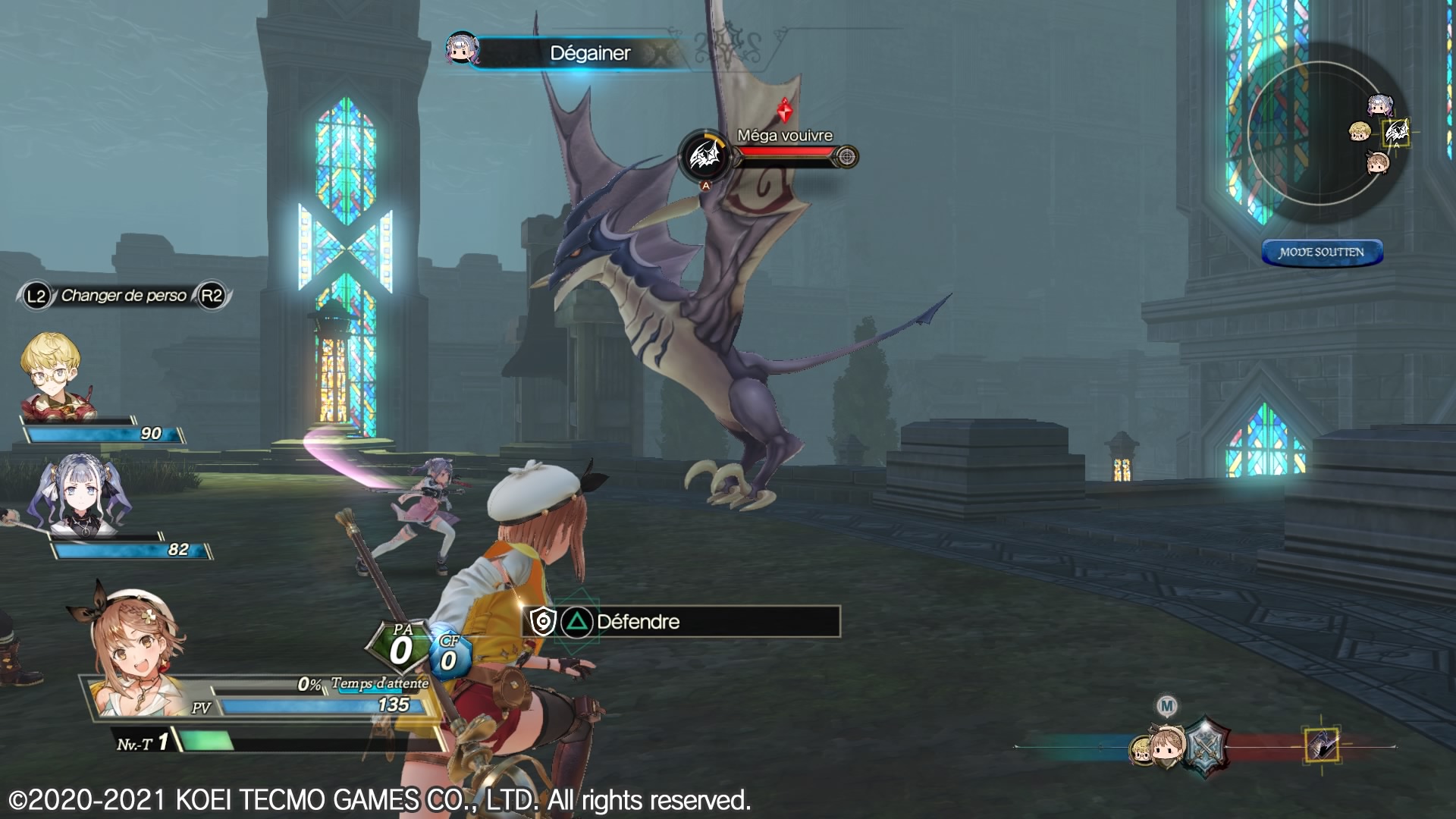The width and height of the screenshot is (1456, 819).
Task: Click the Dégainer skill banner
Action: tap(590, 53)
